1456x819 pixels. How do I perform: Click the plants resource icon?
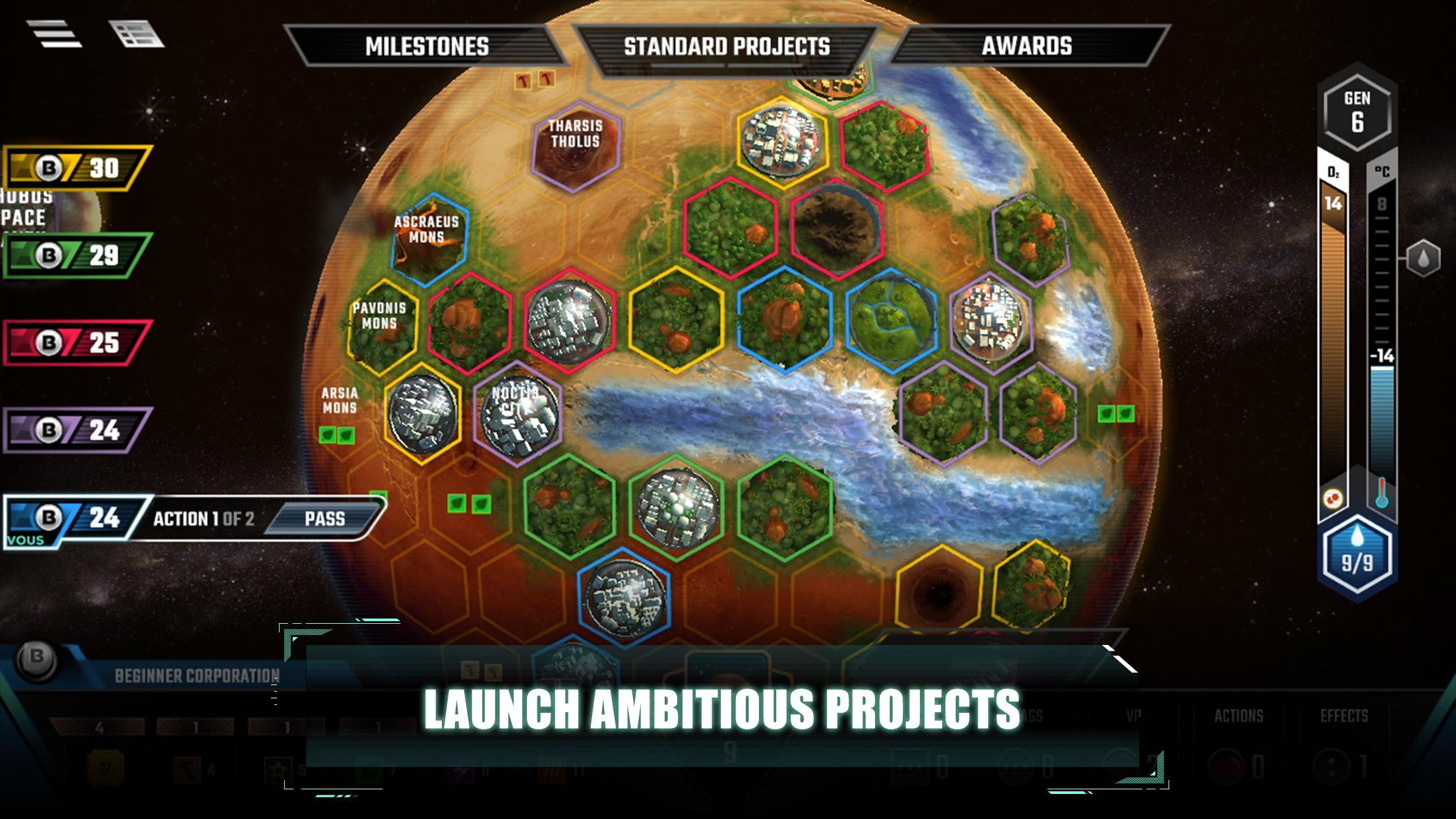click(x=368, y=769)
